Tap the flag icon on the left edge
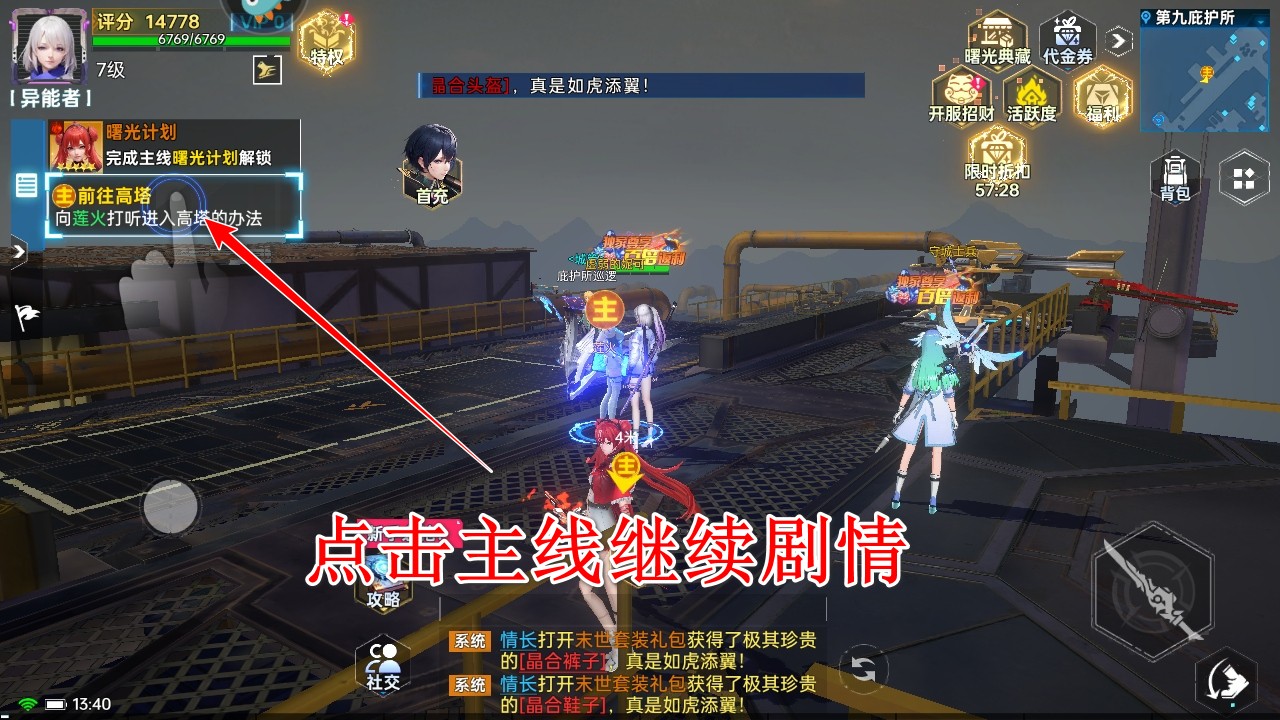This screenshot has height=720, width=1280. click(x=25, y=318)
